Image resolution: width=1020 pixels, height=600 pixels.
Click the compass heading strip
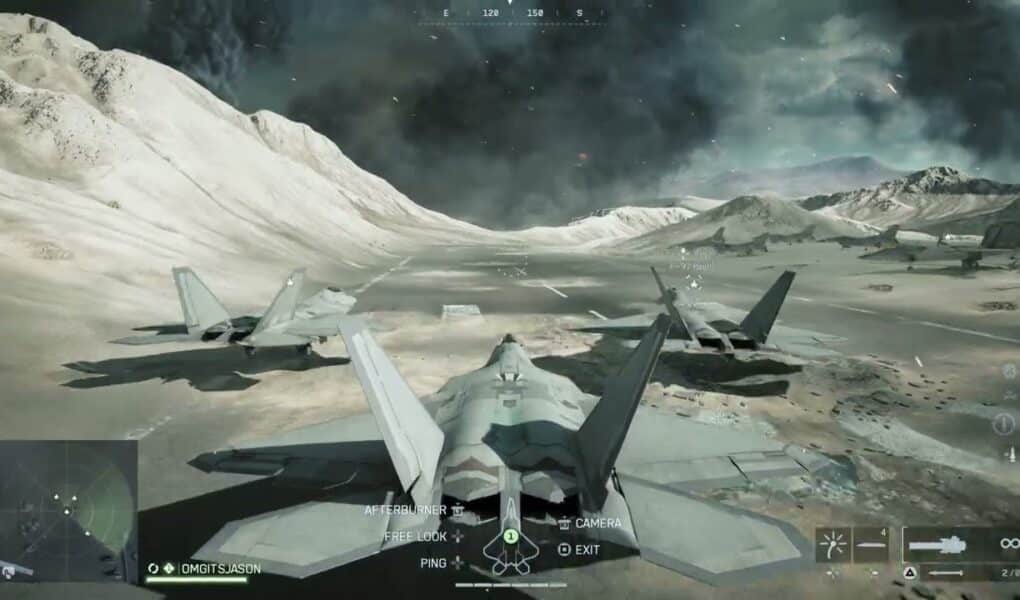tap(509, 13)
